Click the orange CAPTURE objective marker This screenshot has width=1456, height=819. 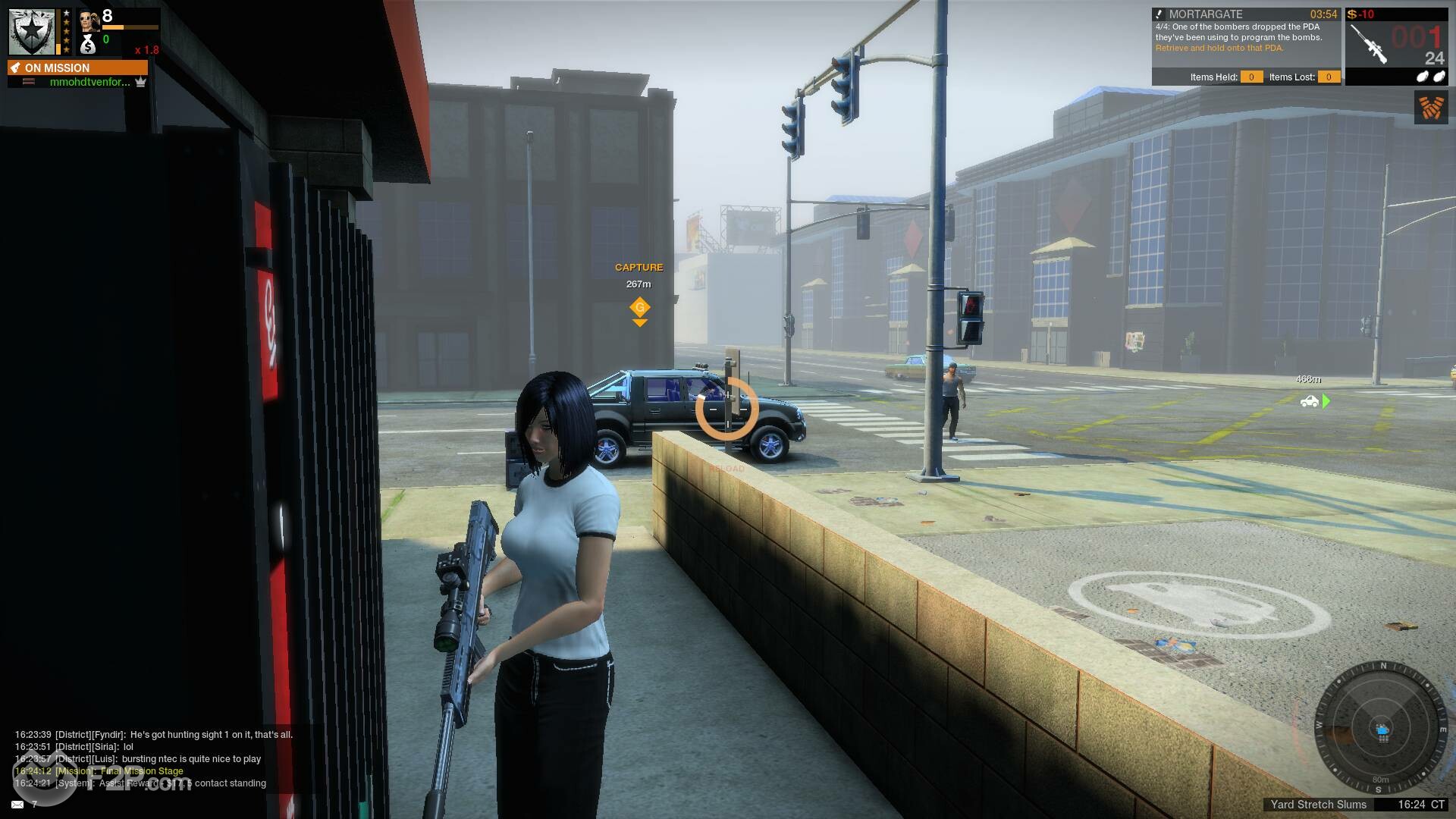pos(639,307)
